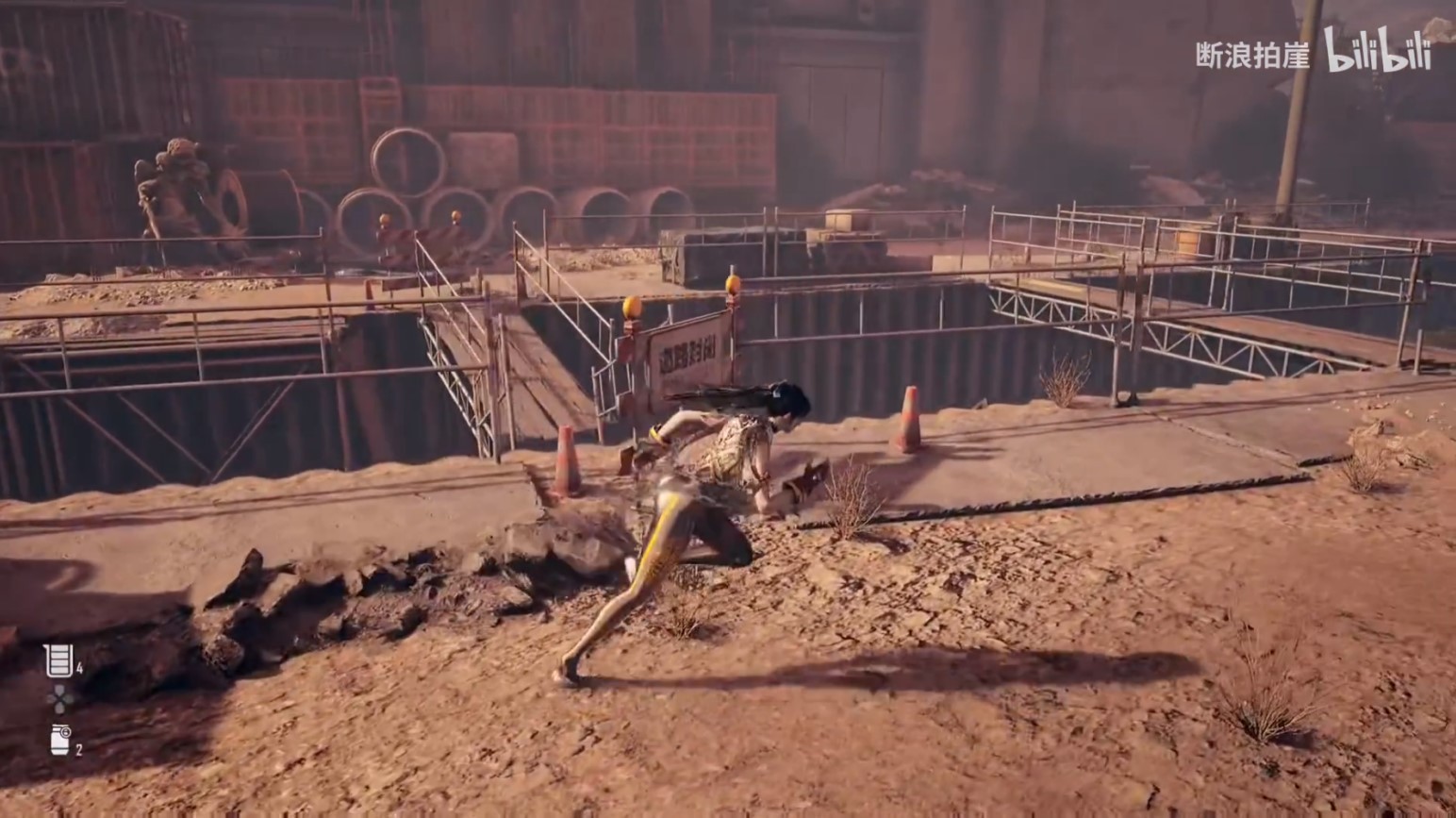This screenshot has width=1456, height=818.
Task: Use the beaker healing item icon
Action: point(58,659)
